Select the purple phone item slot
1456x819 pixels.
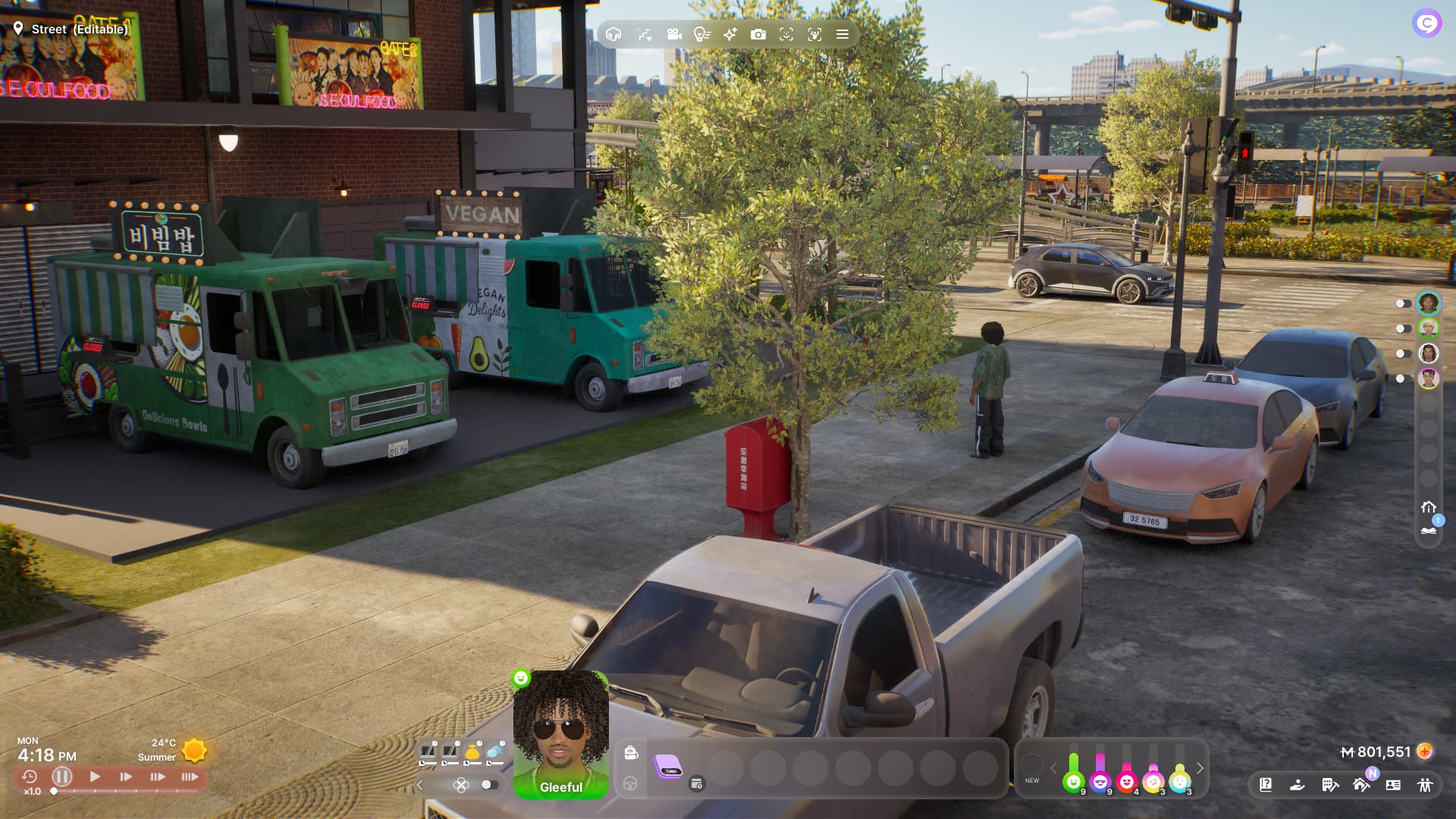pyautogui.click(x=668, y=766)
